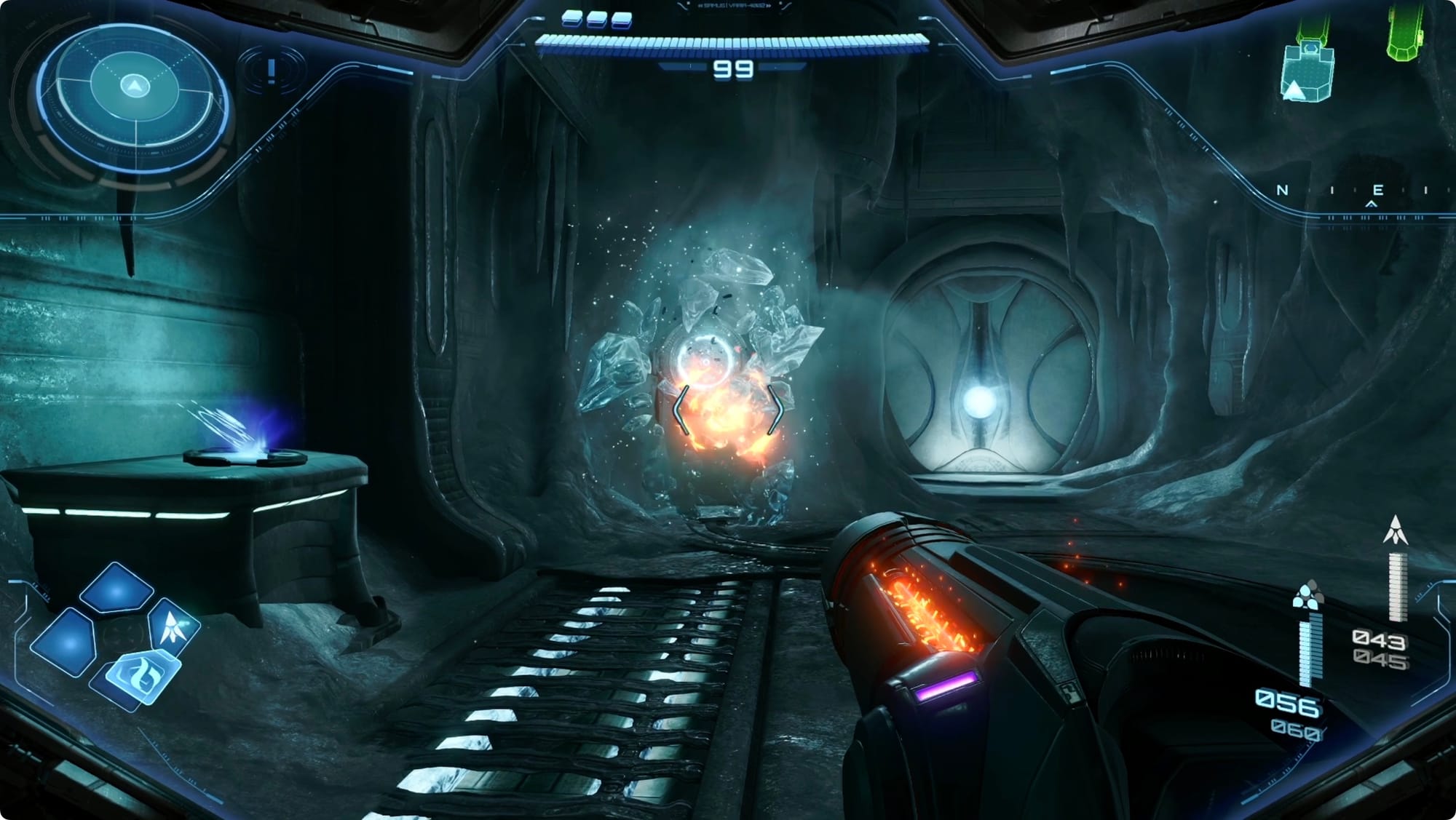The height and width of the screenshot is (820, 1456).
Task: Open the blue current-room minimap
Action: coord(1306,72)
